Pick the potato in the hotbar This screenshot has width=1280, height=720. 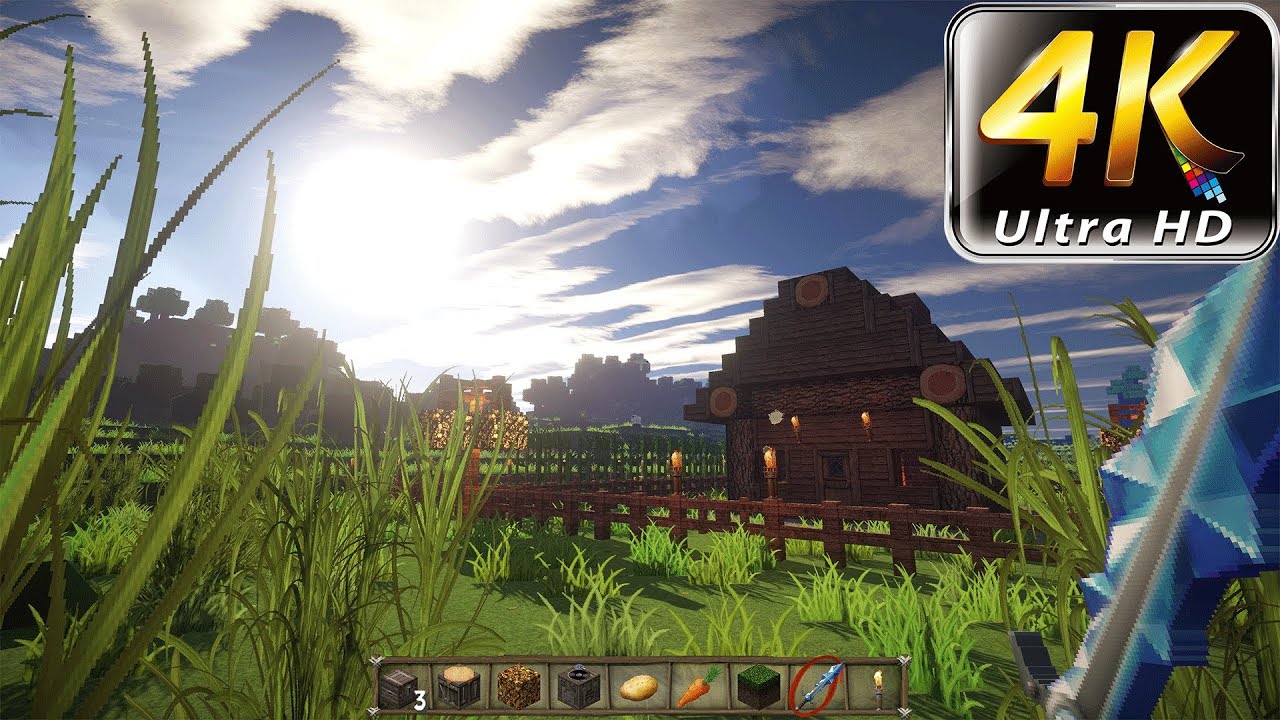639,688
